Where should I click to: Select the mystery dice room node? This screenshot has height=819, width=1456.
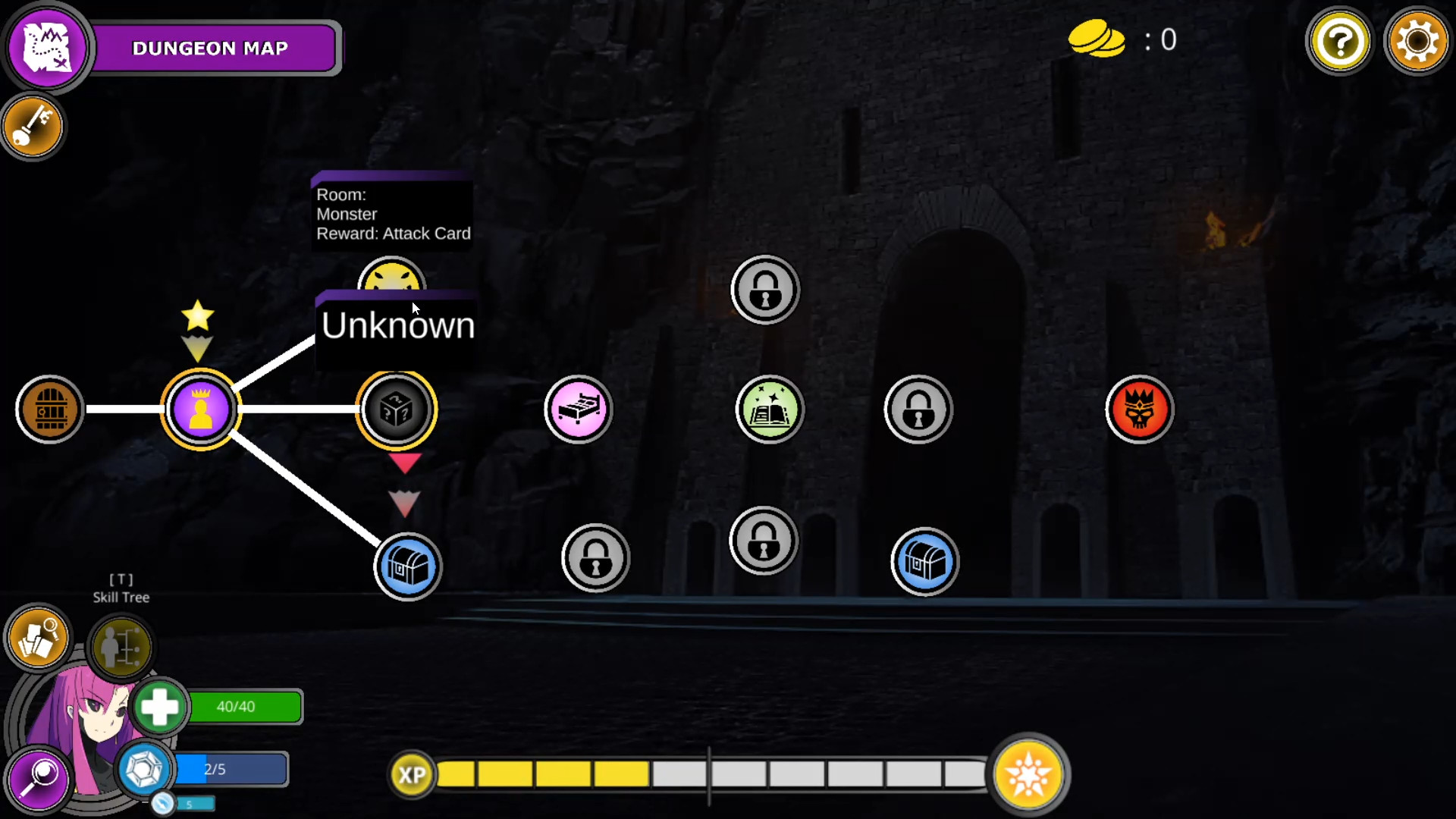coord(397,409)
